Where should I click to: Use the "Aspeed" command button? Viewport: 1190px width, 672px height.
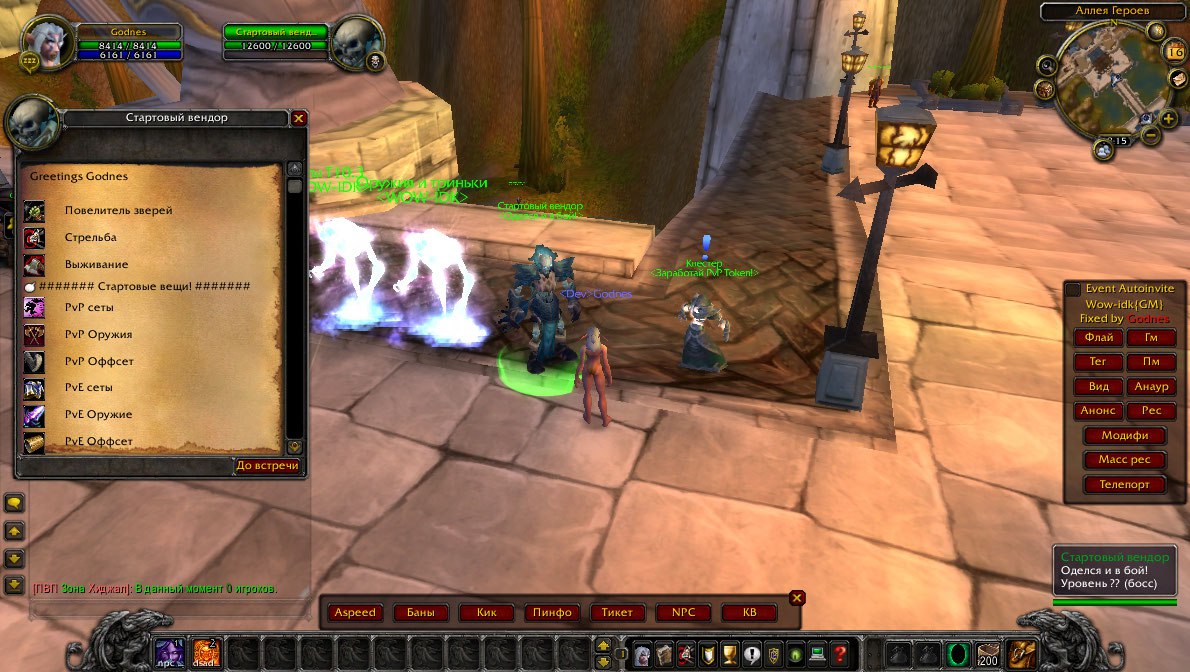(355, 613)
